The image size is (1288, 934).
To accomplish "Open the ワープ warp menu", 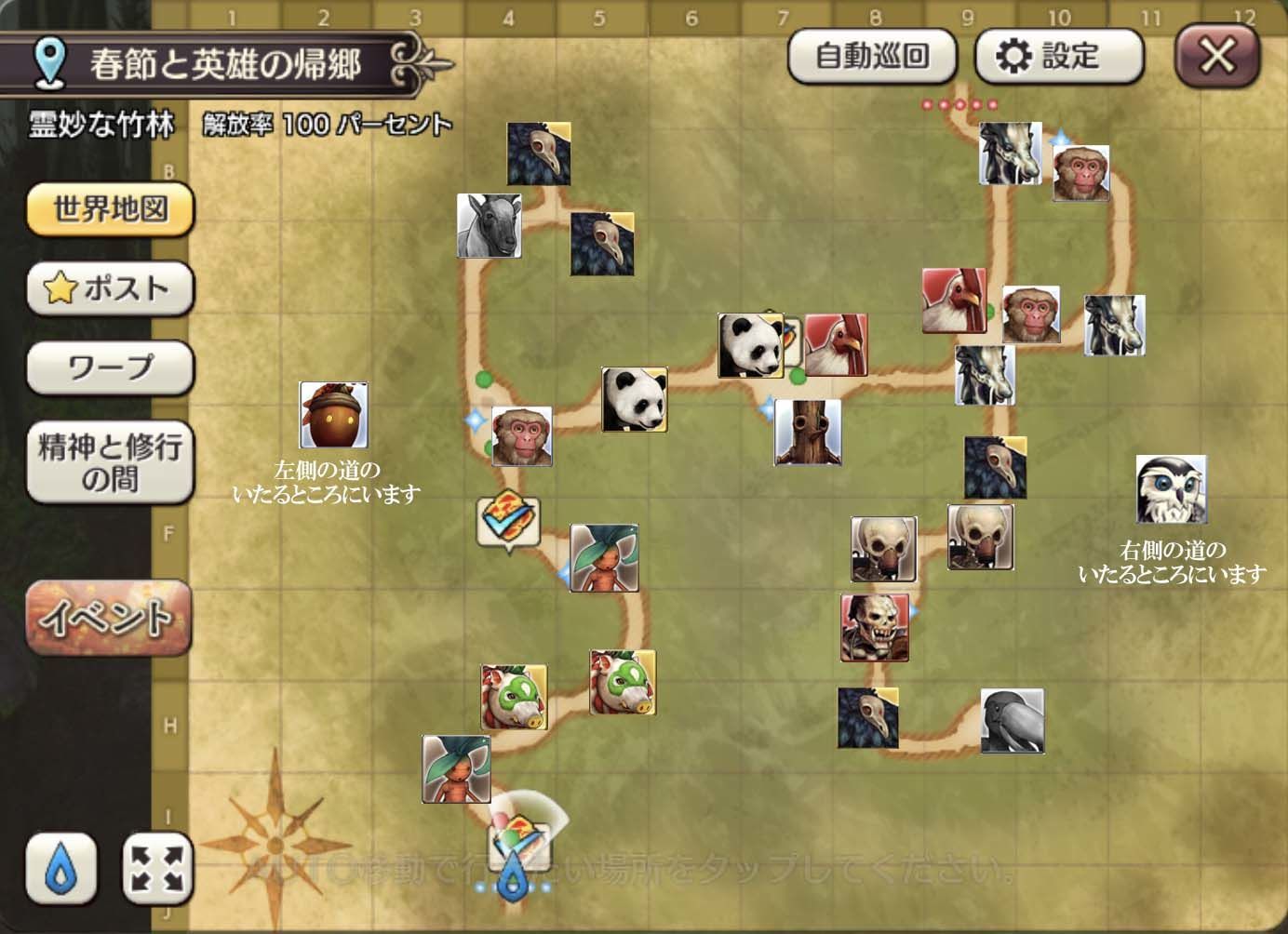I will 110,367.
